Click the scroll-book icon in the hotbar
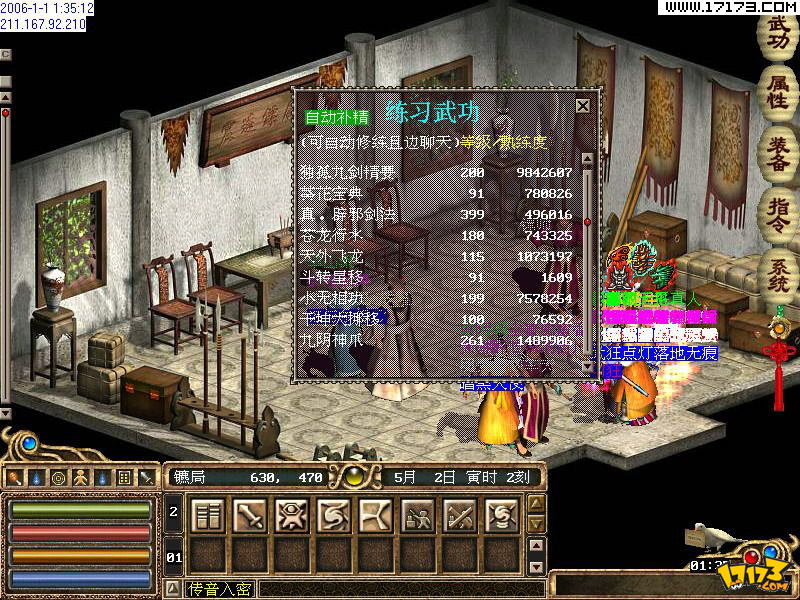800x600 pixels. click(207, 515)
